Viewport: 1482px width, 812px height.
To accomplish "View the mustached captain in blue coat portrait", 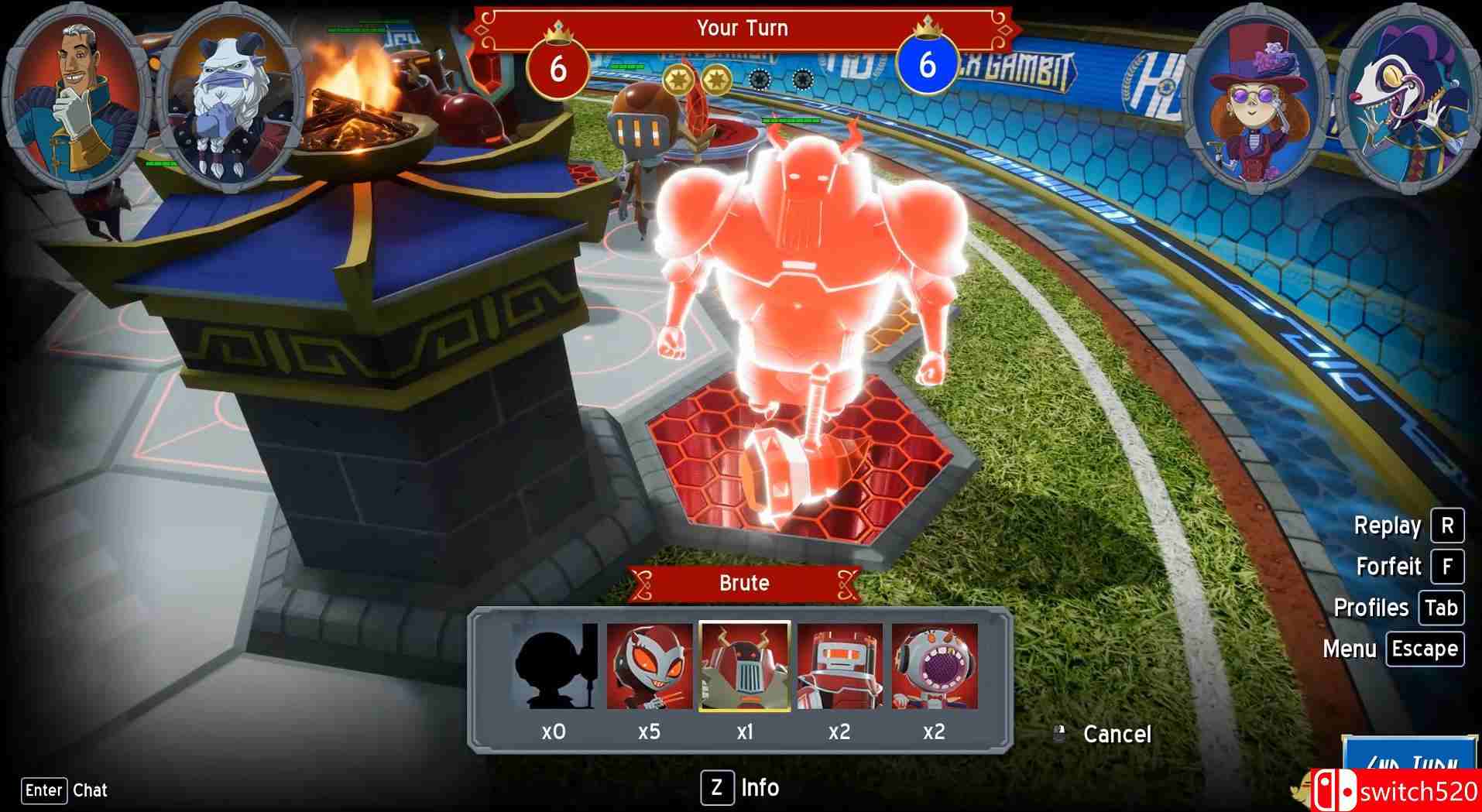I will click(76, 97).
